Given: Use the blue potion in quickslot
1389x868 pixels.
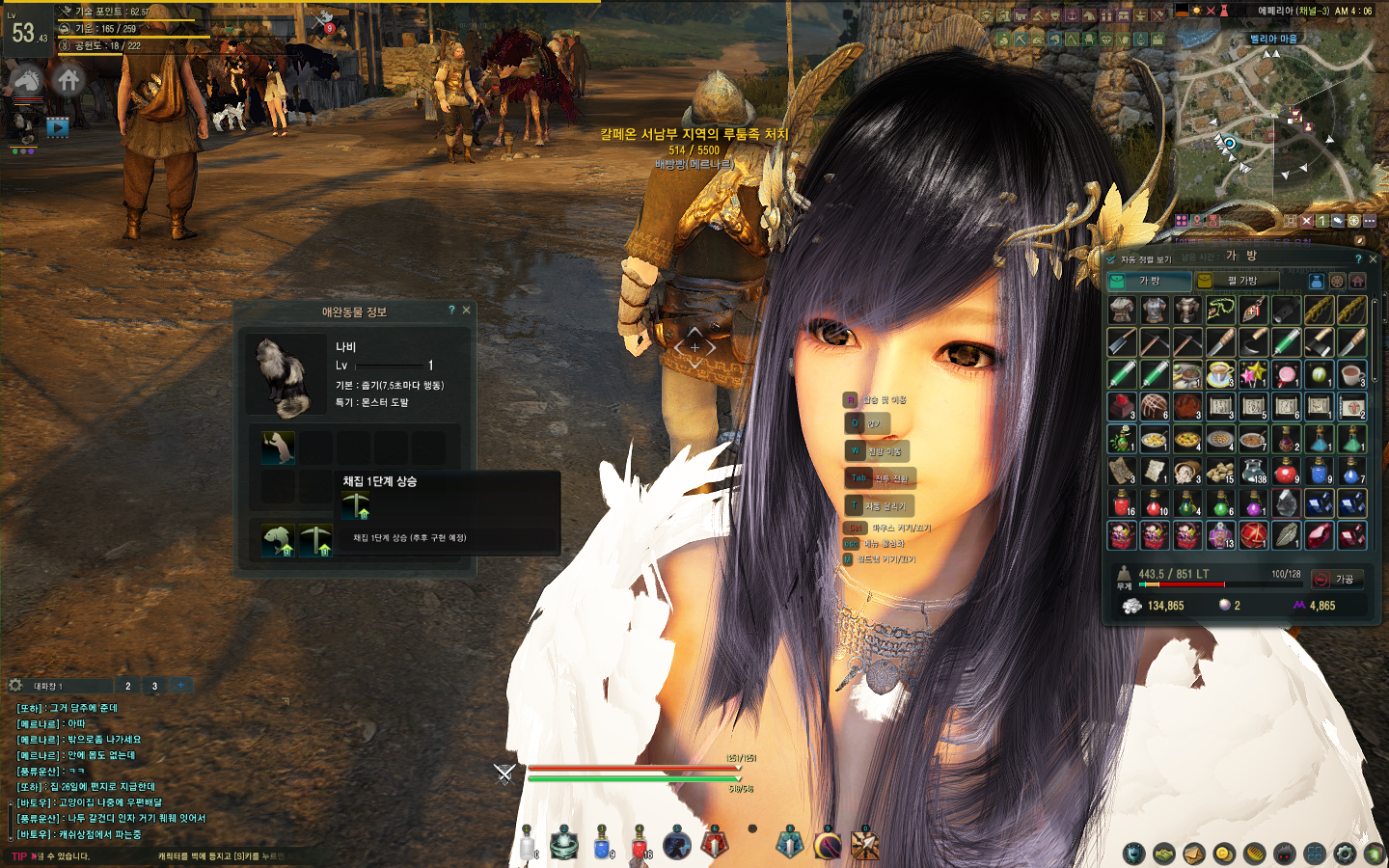Looking at the screenshot, I should click(x=602, y=843).
